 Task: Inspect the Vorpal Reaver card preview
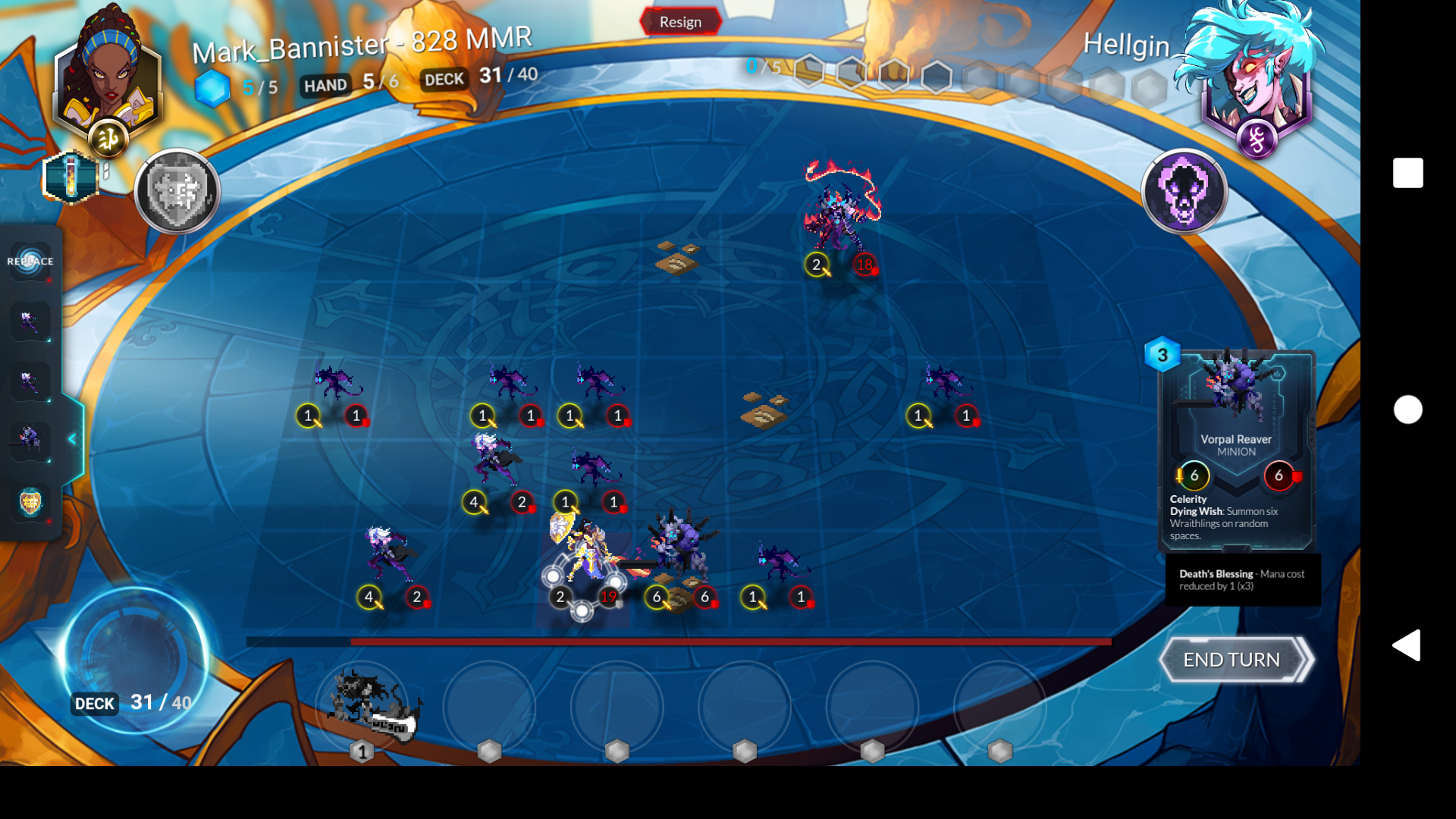coord(1235,447)
